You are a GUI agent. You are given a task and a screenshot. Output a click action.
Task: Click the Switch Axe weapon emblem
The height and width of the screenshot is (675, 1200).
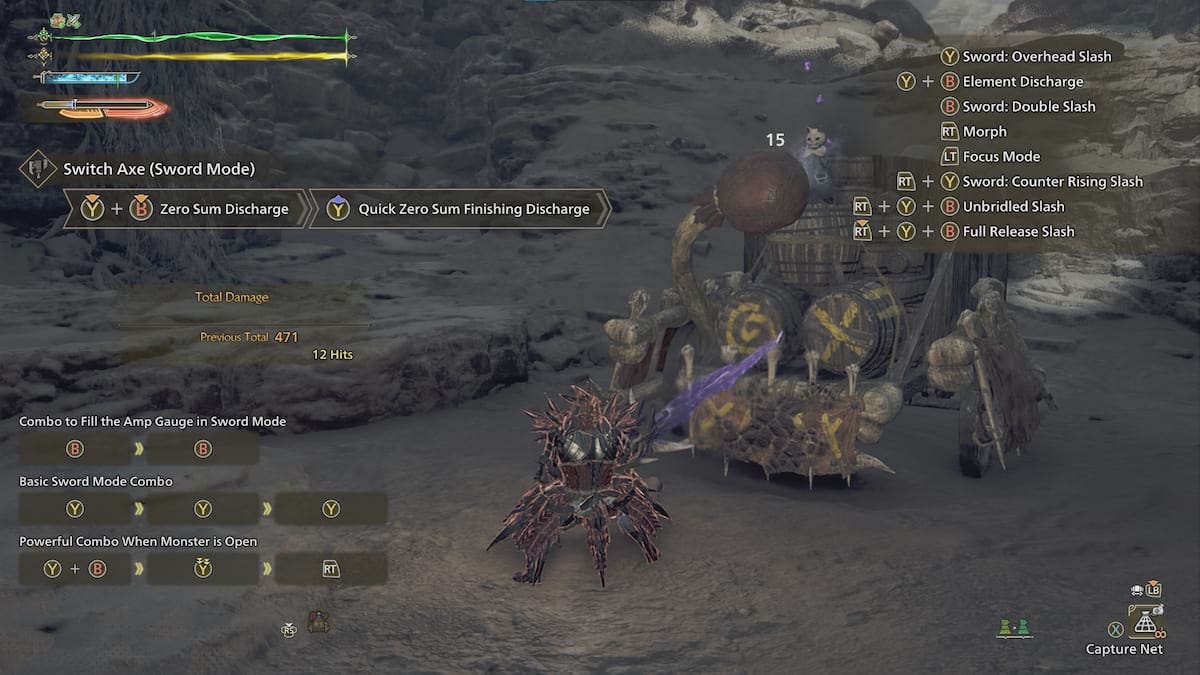coord(37,168)
